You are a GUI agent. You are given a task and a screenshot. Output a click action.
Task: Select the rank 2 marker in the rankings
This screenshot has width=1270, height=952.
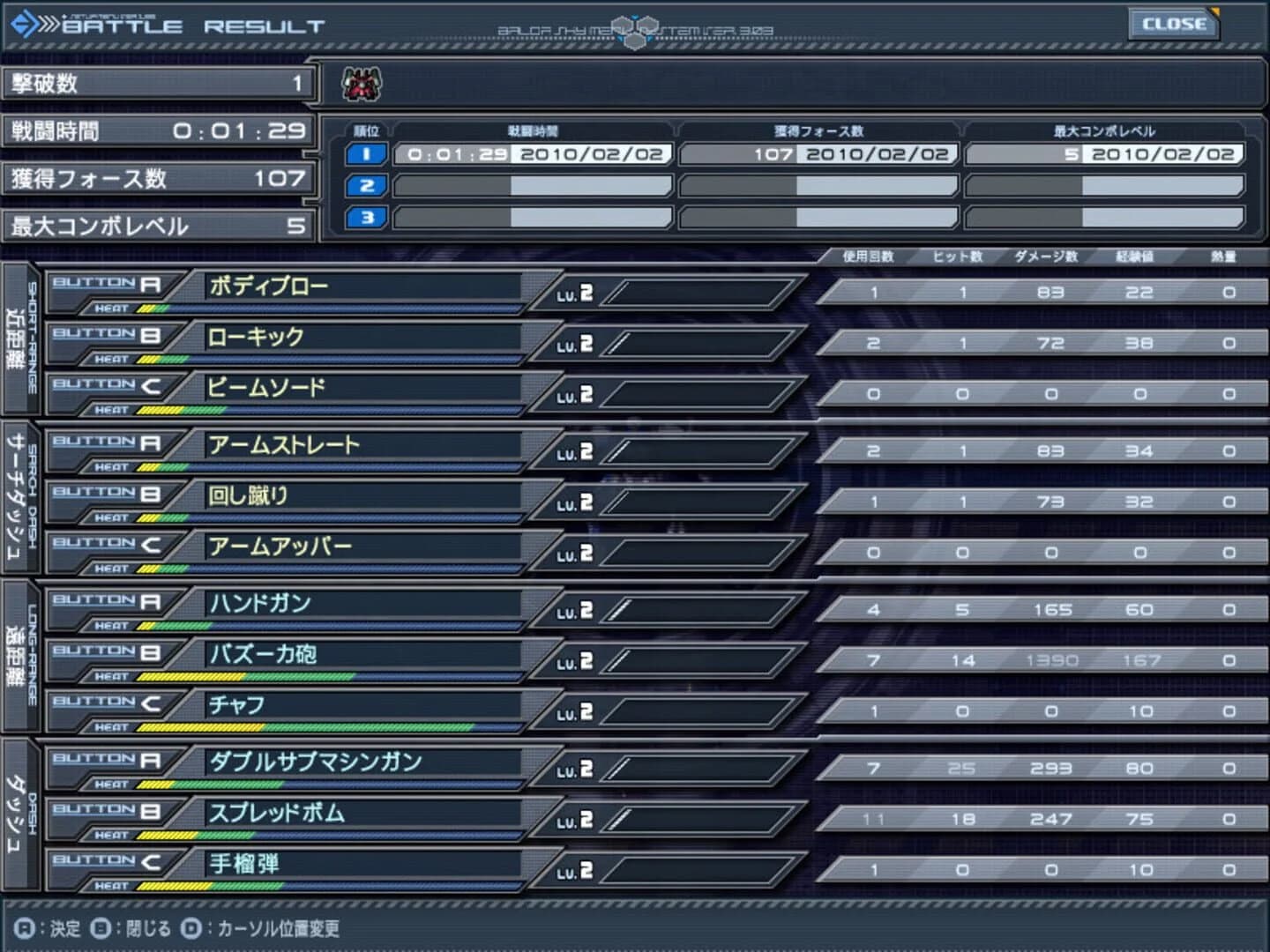click(365, 185)
